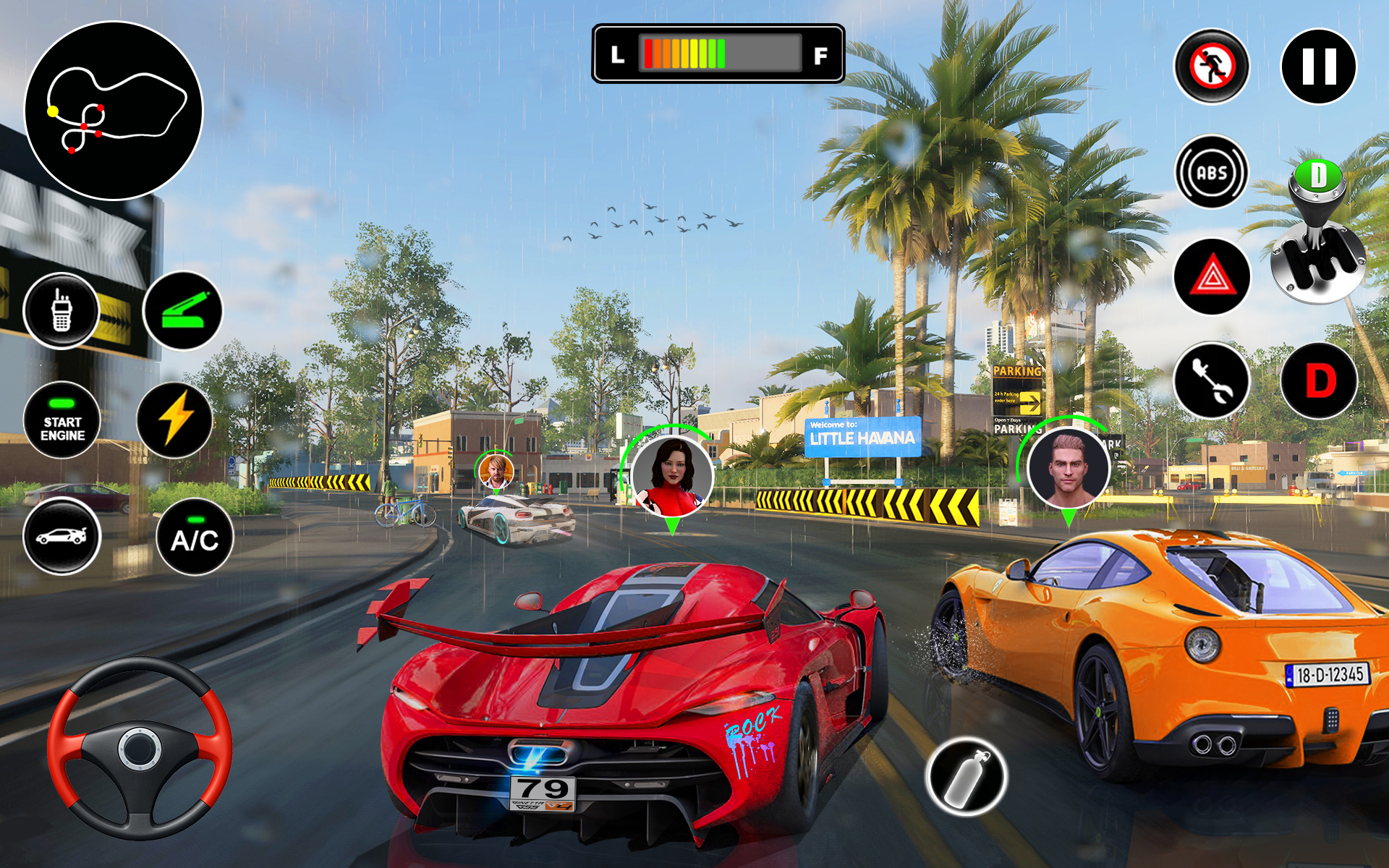Select the bearded driver avatar portrait
Image resolution: width=1389 pixels, height=868 pixels.
click(496, 472)
